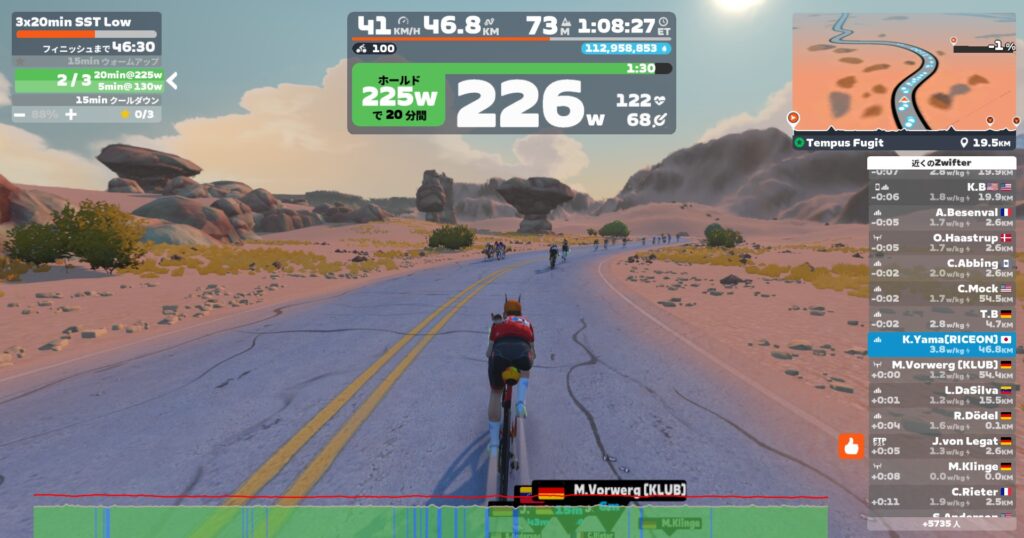Decrease workout intensity with the minus button

click(21, 115)
